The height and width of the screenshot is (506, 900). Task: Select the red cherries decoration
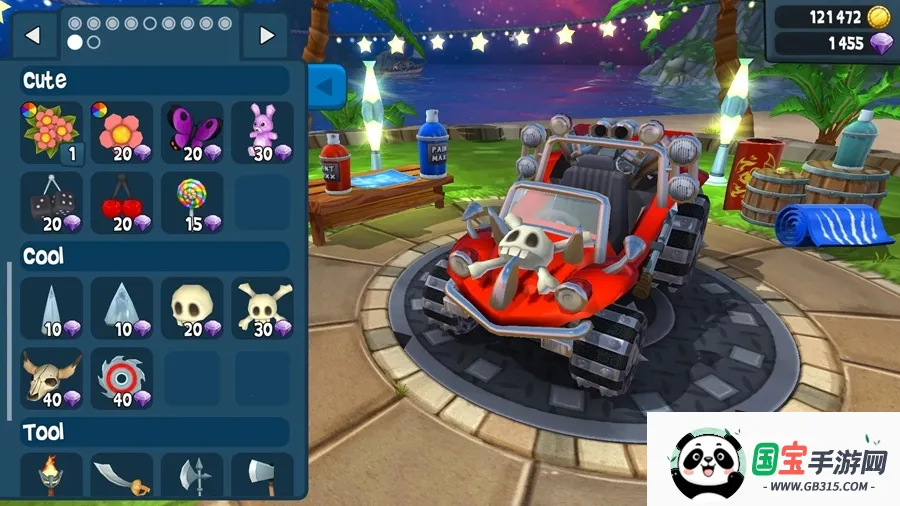[122, 202]
